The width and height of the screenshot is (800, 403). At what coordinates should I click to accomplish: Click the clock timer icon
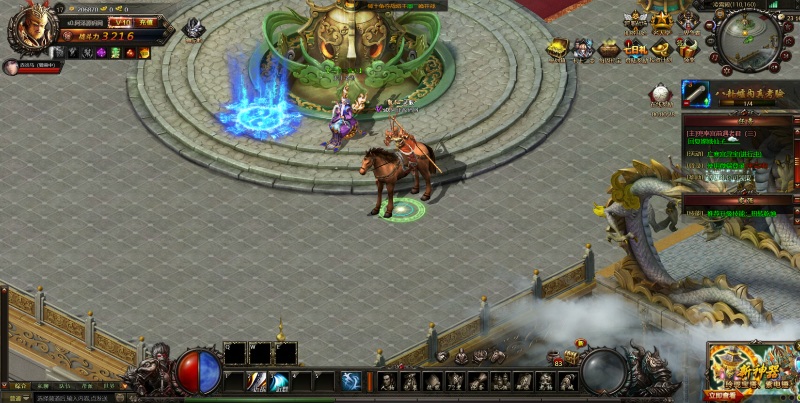pos(660,95)
